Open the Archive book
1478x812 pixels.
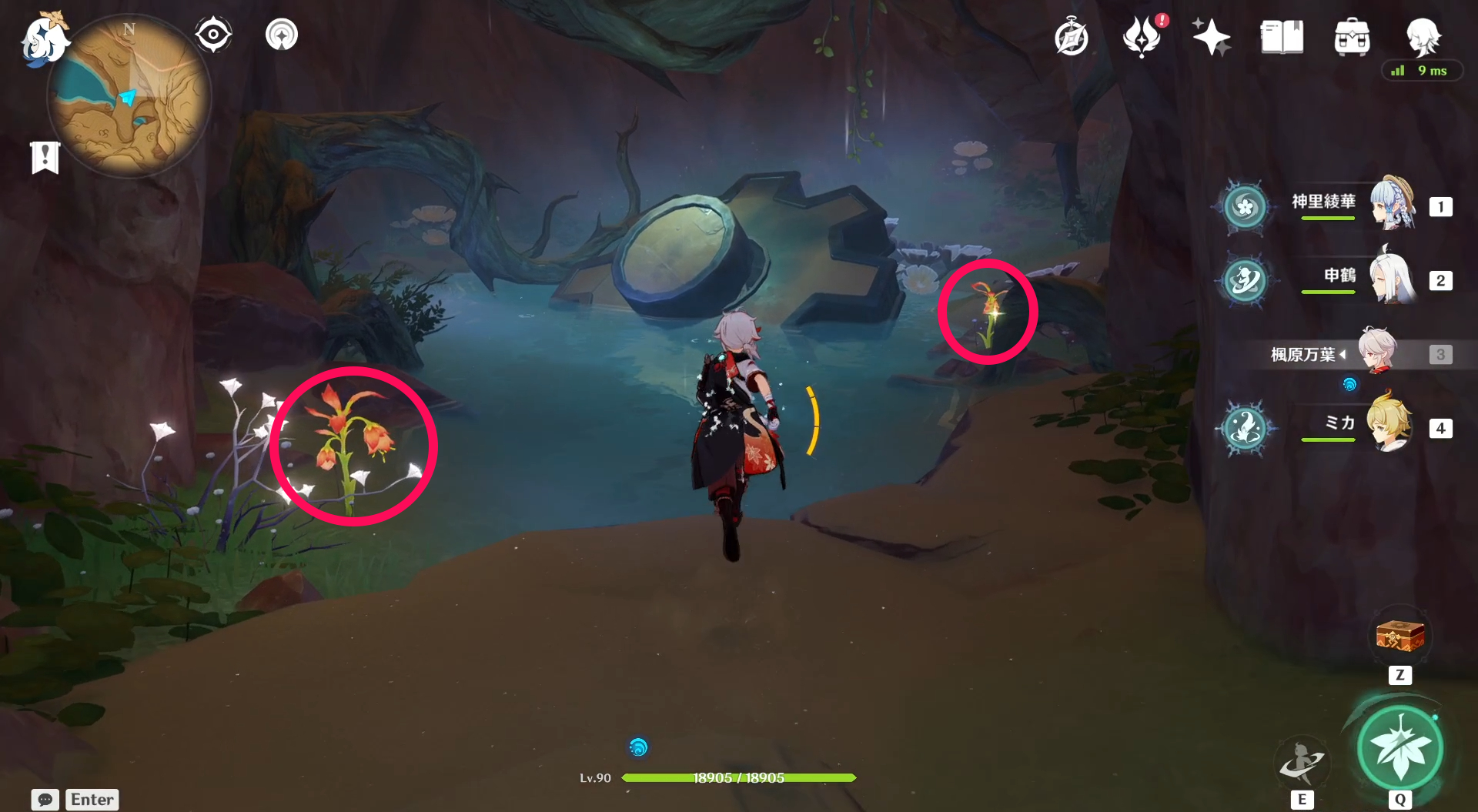tap(1281, 36)
